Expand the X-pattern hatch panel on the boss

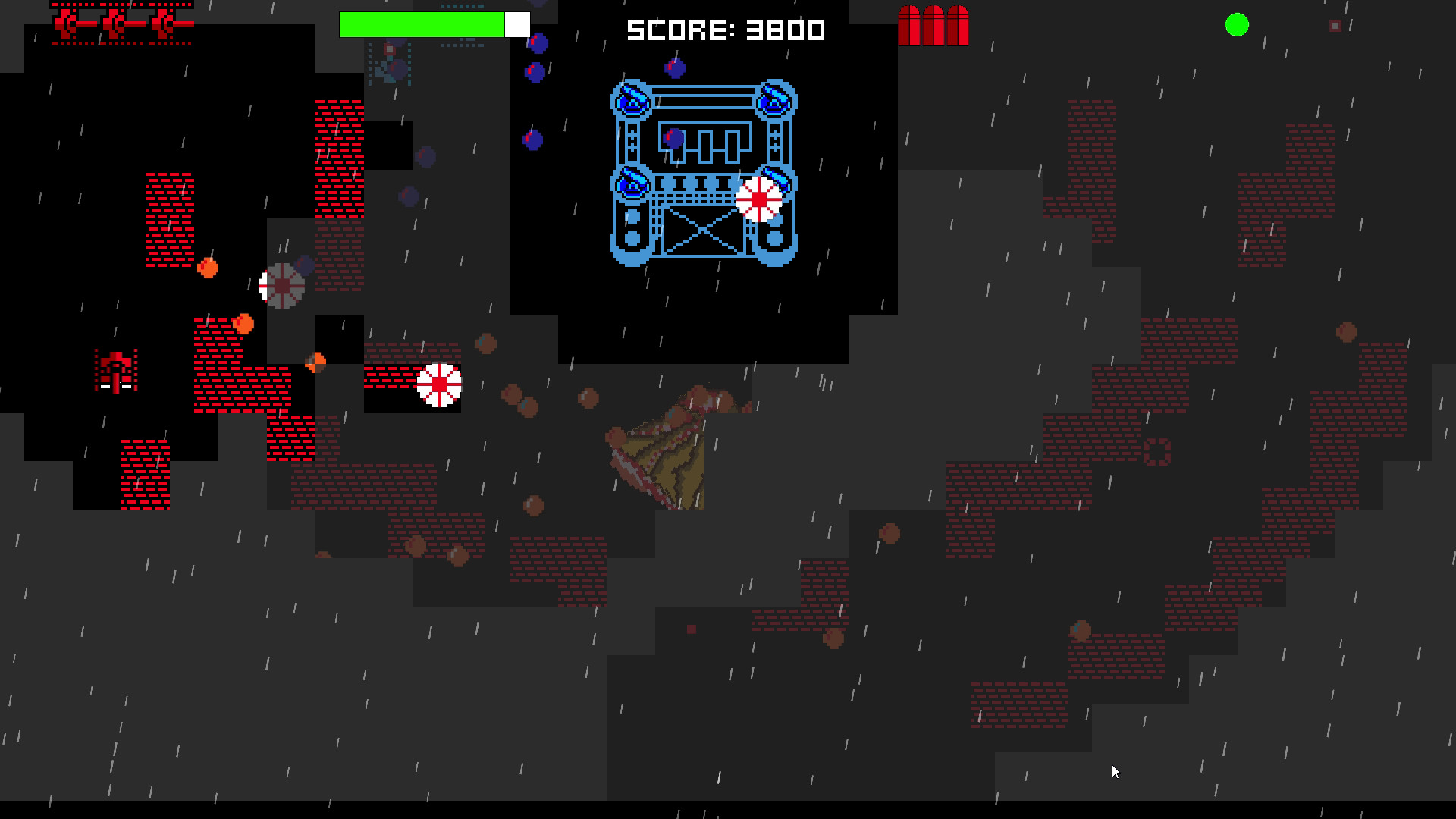click(x=701, y=231)
